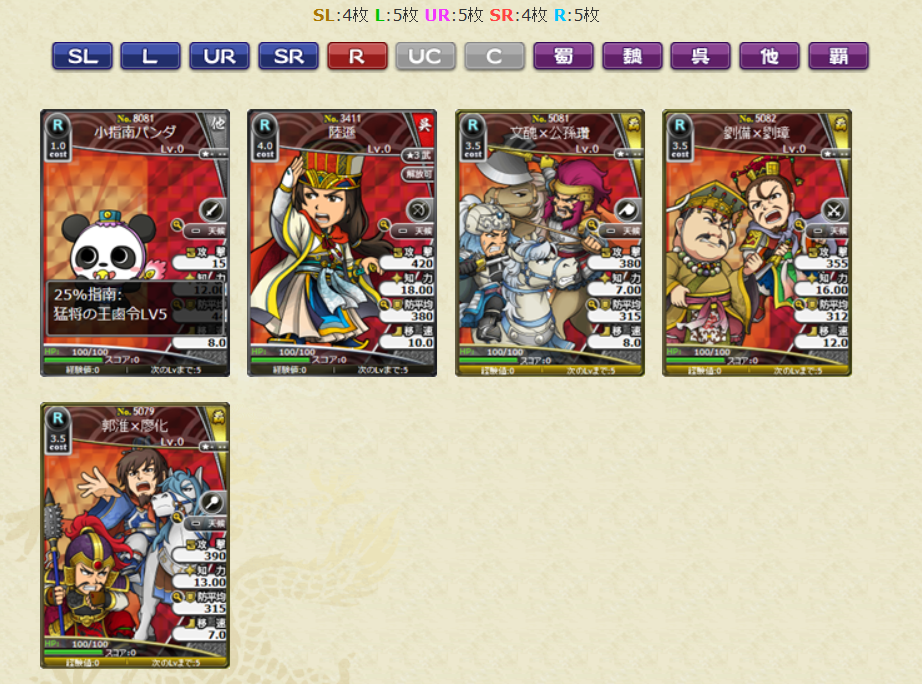
Task: Switch to SR rarity filter
Action: (x=288, y=56)
